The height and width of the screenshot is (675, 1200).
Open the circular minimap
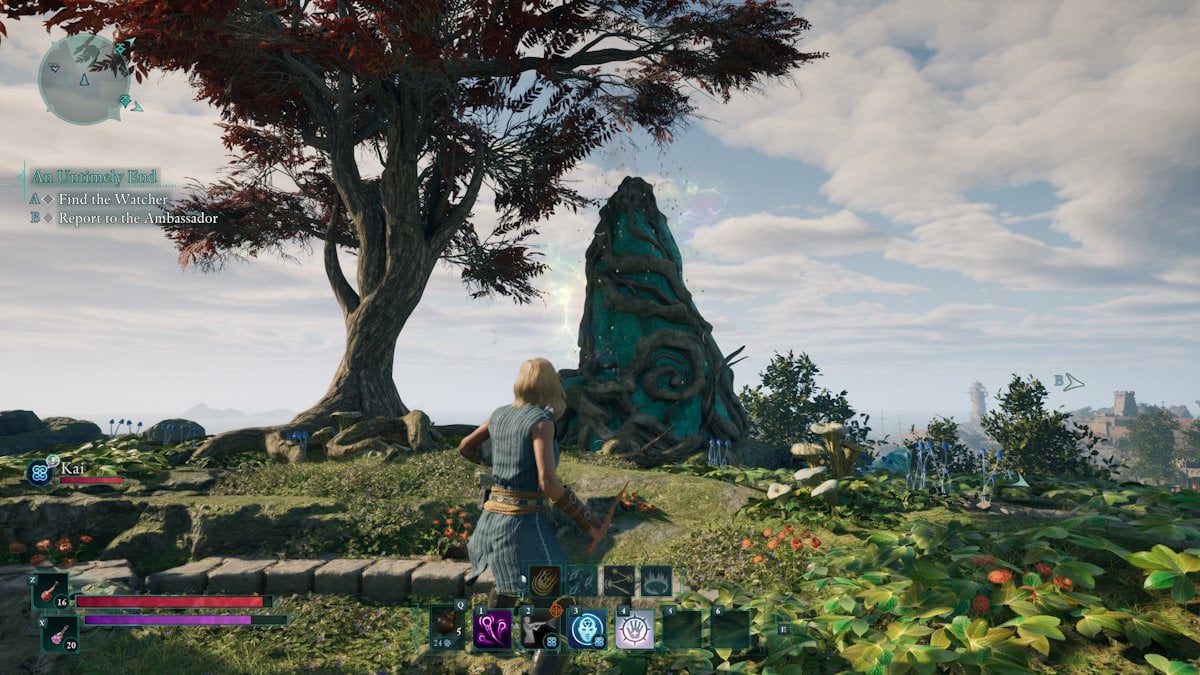pyautogui.click(x=85, y=79)
